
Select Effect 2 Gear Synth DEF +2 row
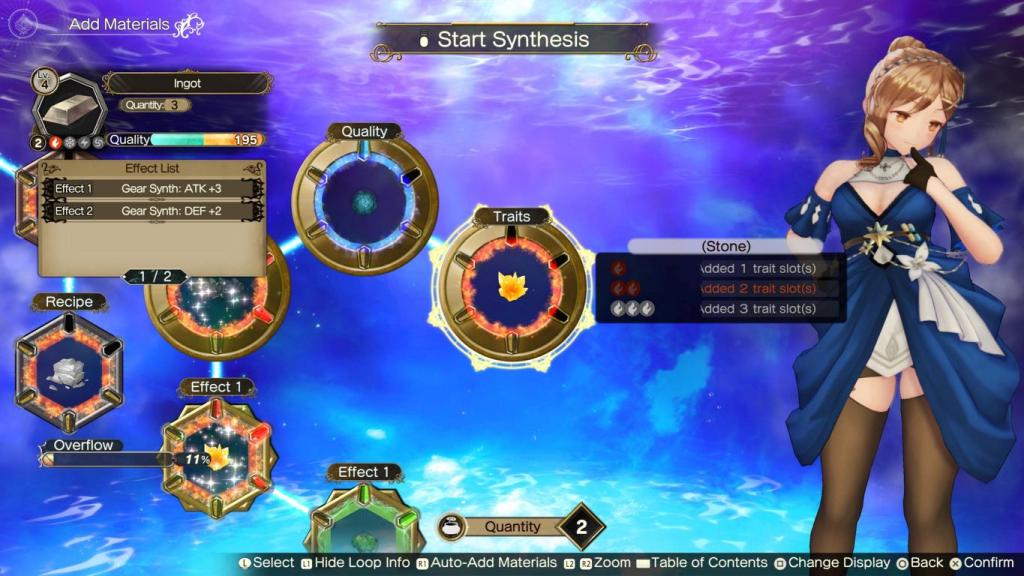point(153,211)
